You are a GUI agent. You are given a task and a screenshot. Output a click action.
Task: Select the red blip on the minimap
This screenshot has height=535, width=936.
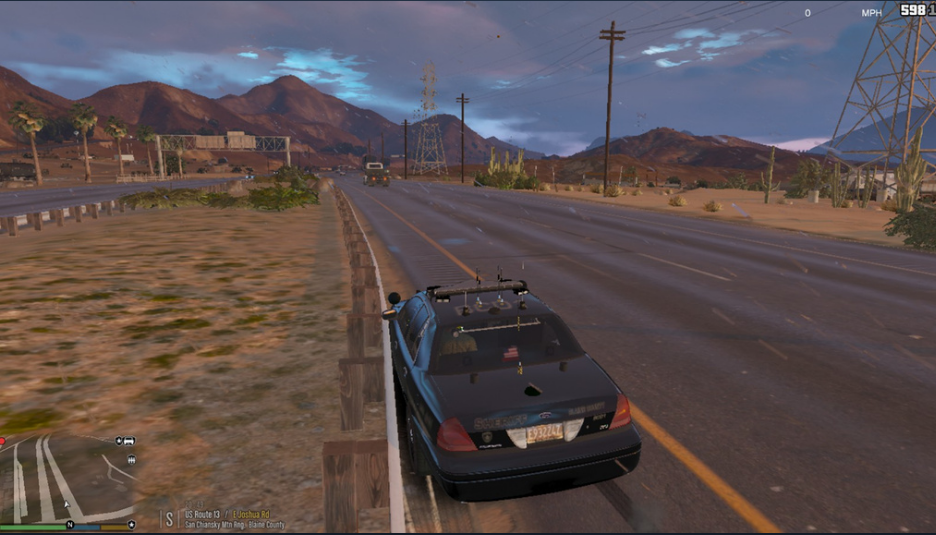3,440
